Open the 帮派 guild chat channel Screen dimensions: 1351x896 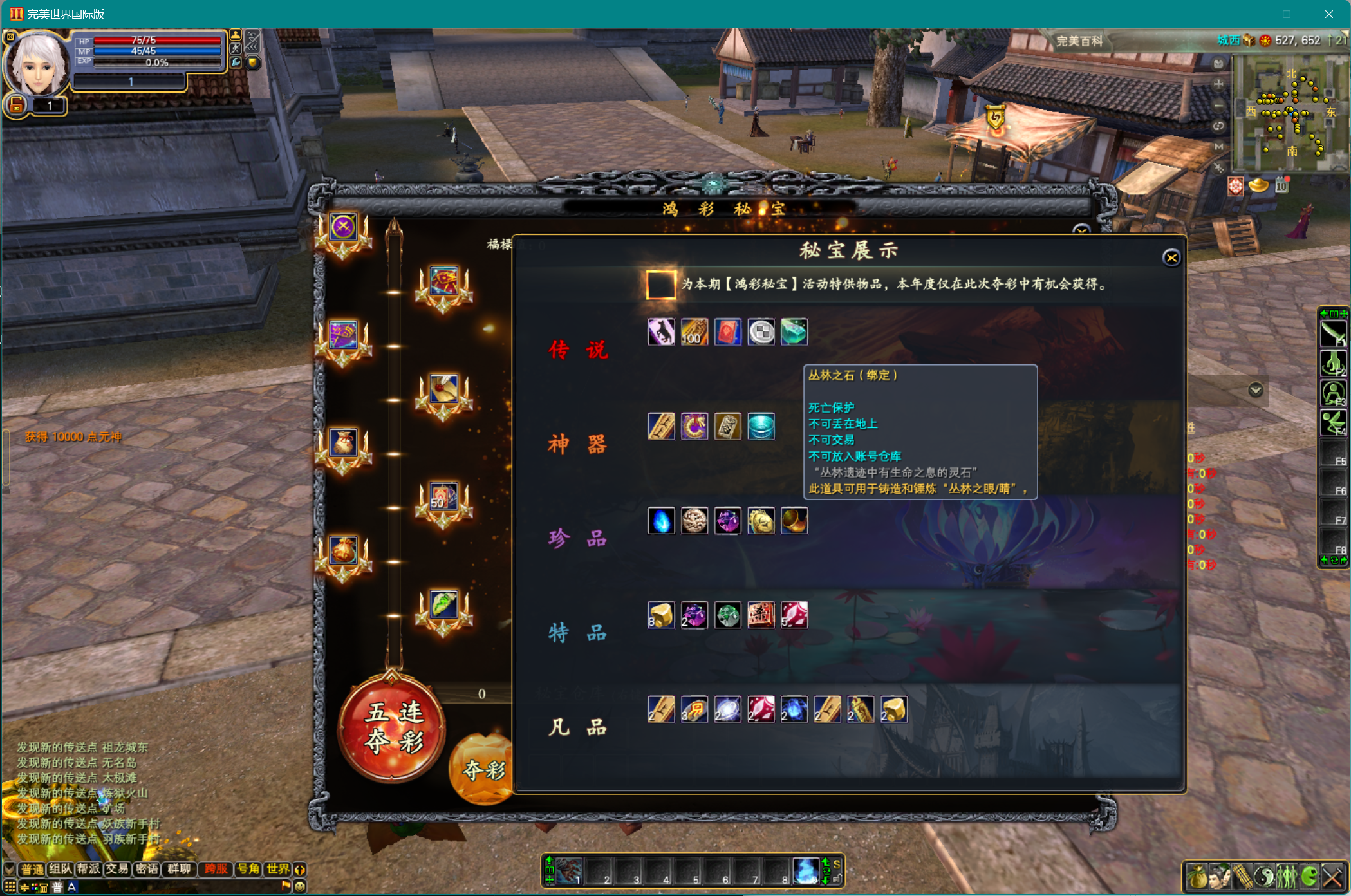pos(89,869)
